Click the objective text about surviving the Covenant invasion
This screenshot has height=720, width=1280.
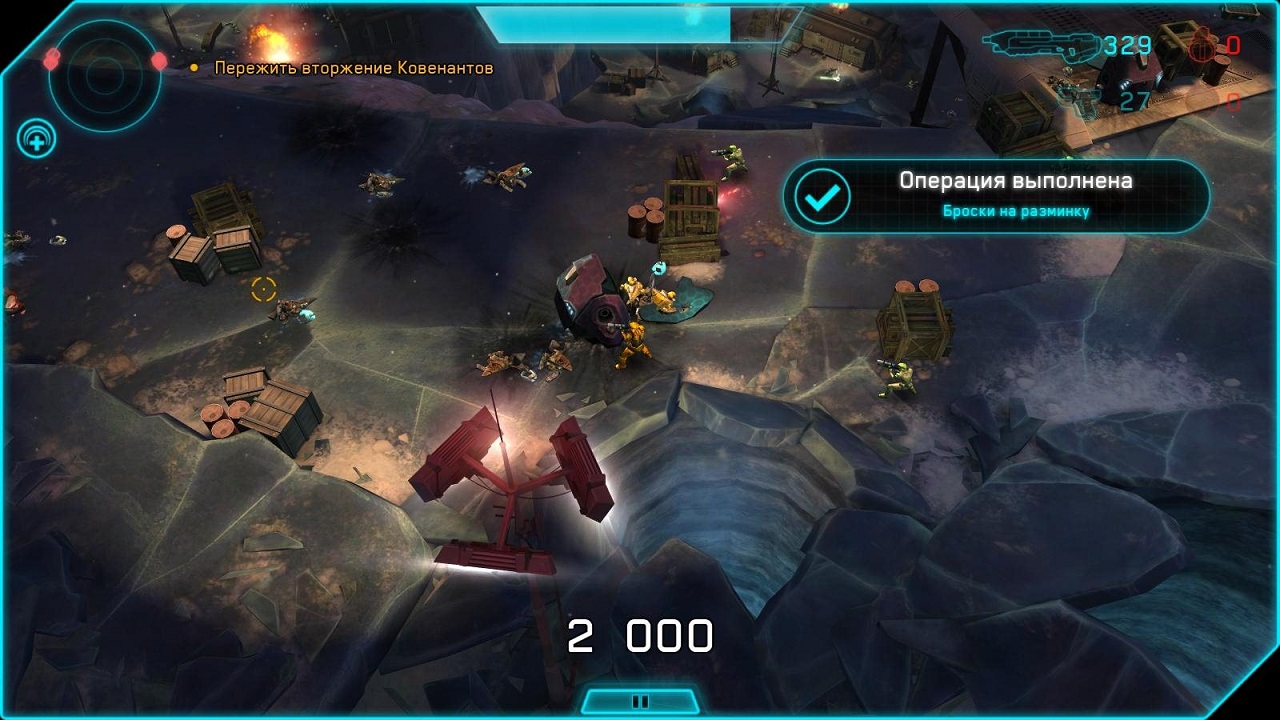pos(354,68)
